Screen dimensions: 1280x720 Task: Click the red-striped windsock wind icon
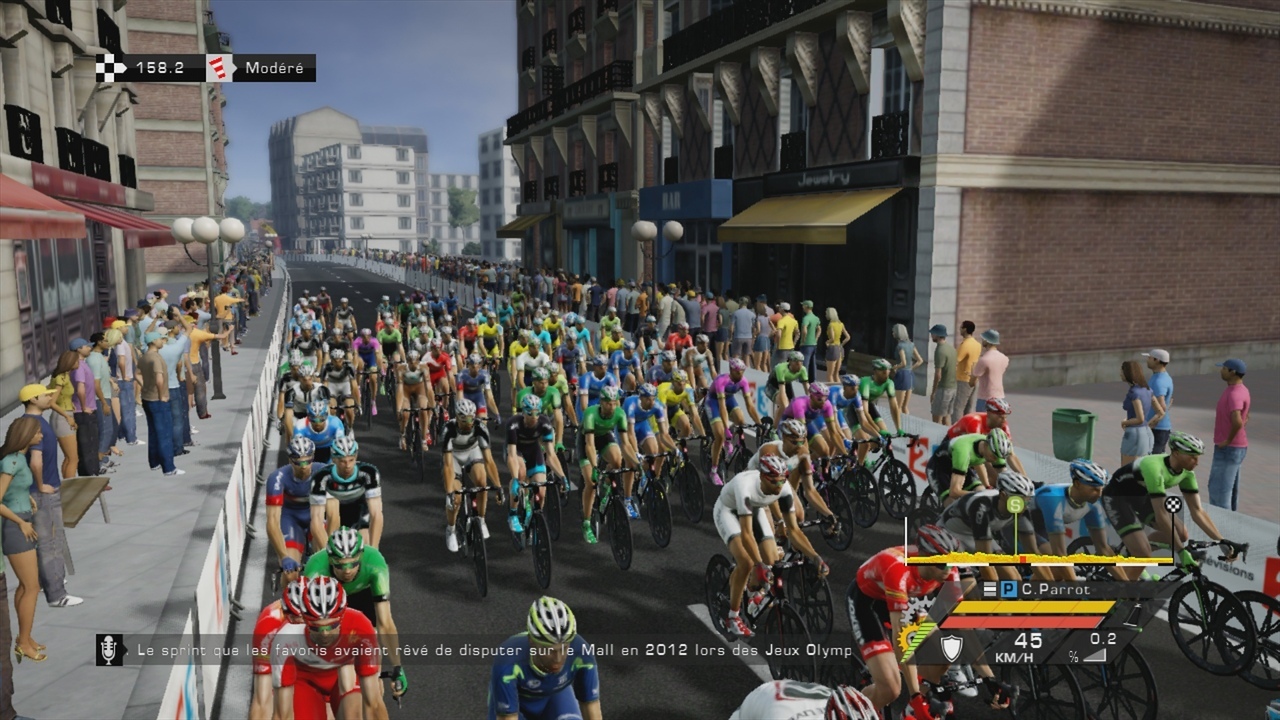click(x=221, y=68)
